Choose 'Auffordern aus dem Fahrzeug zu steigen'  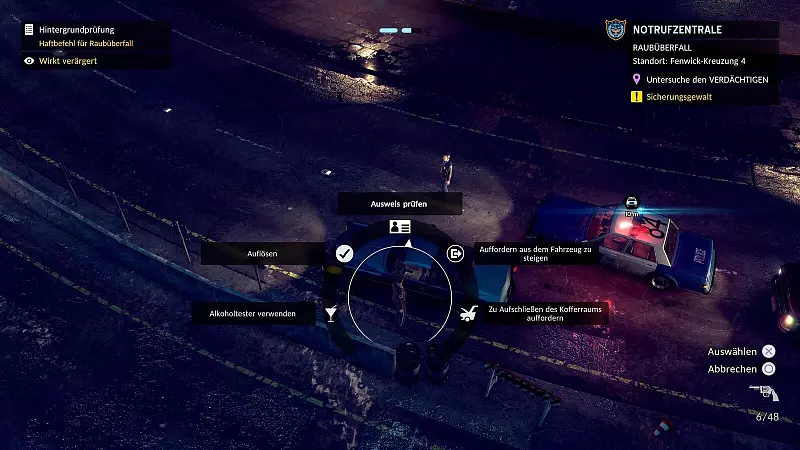coord(537,253)
